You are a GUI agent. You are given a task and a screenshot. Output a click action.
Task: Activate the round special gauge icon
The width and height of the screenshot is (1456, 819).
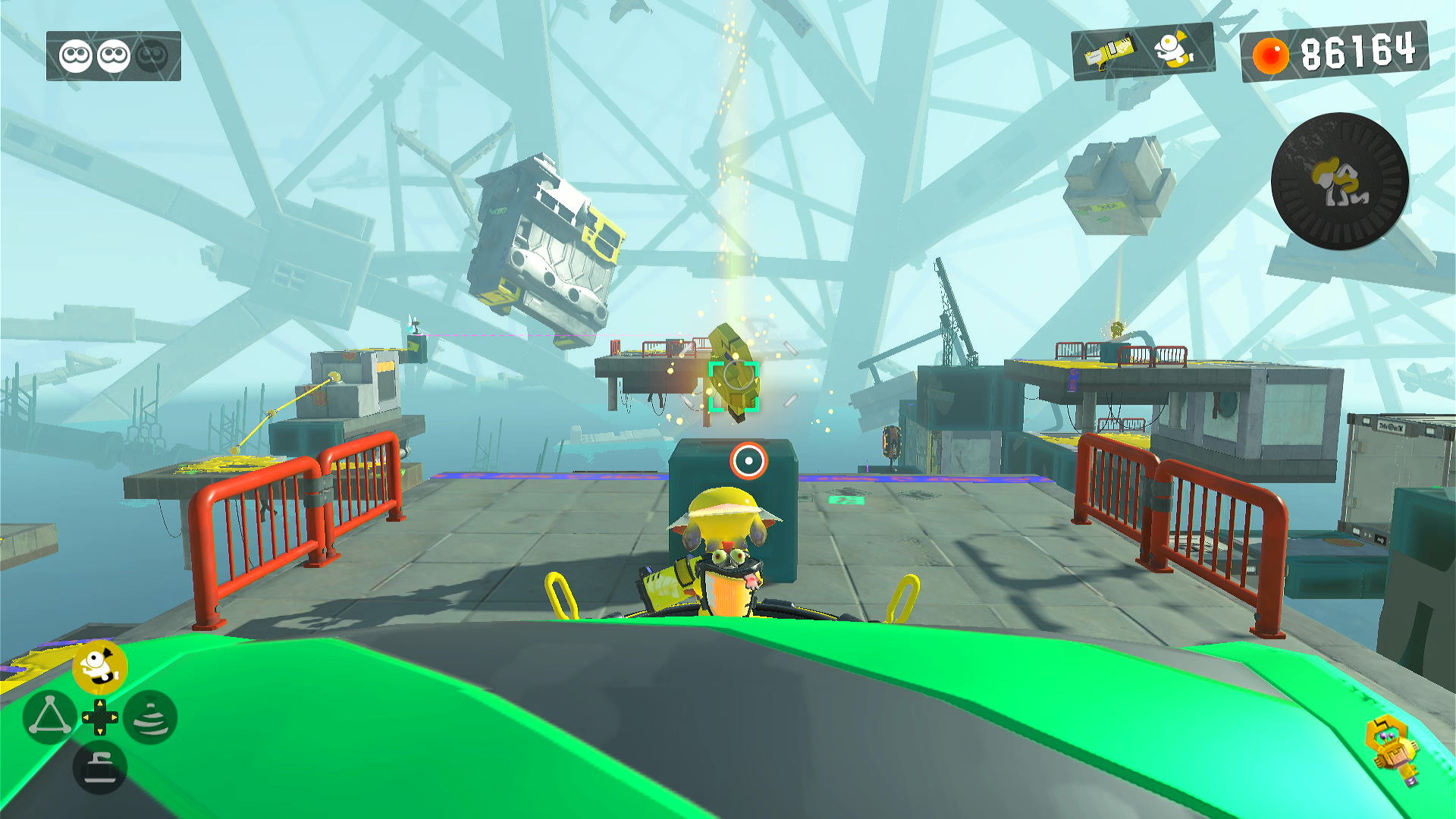1339,181
